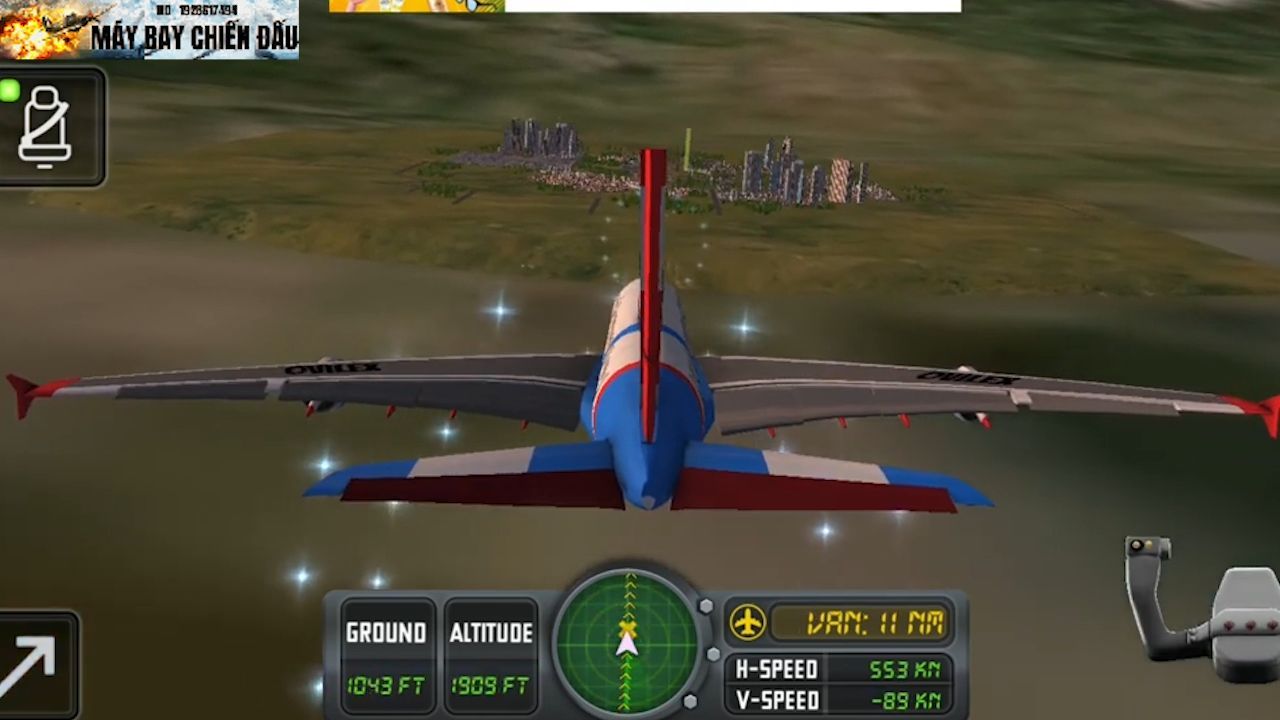Open the Máy Bay Chiến Đấu ad banner
1280x720 pixels.
[150, 30]
